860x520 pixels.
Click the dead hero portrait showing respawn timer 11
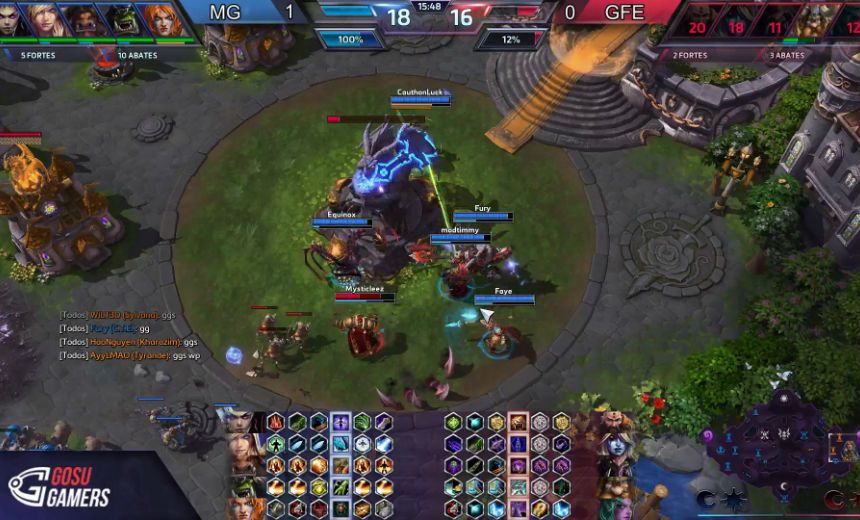pos(775,20)
